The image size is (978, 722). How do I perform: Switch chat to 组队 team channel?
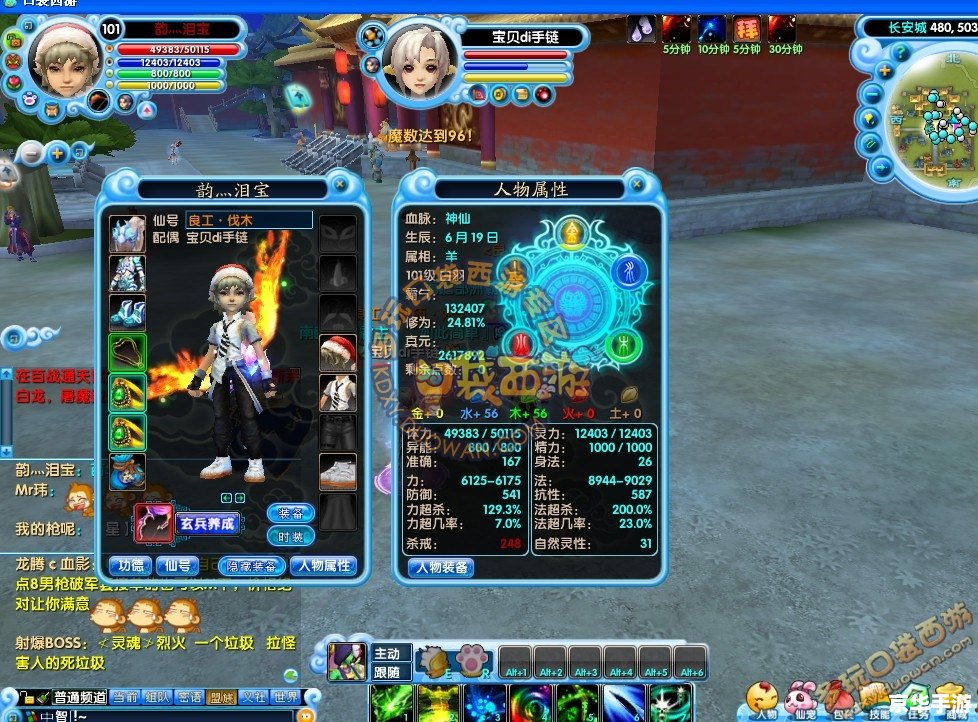click(156, 697)
